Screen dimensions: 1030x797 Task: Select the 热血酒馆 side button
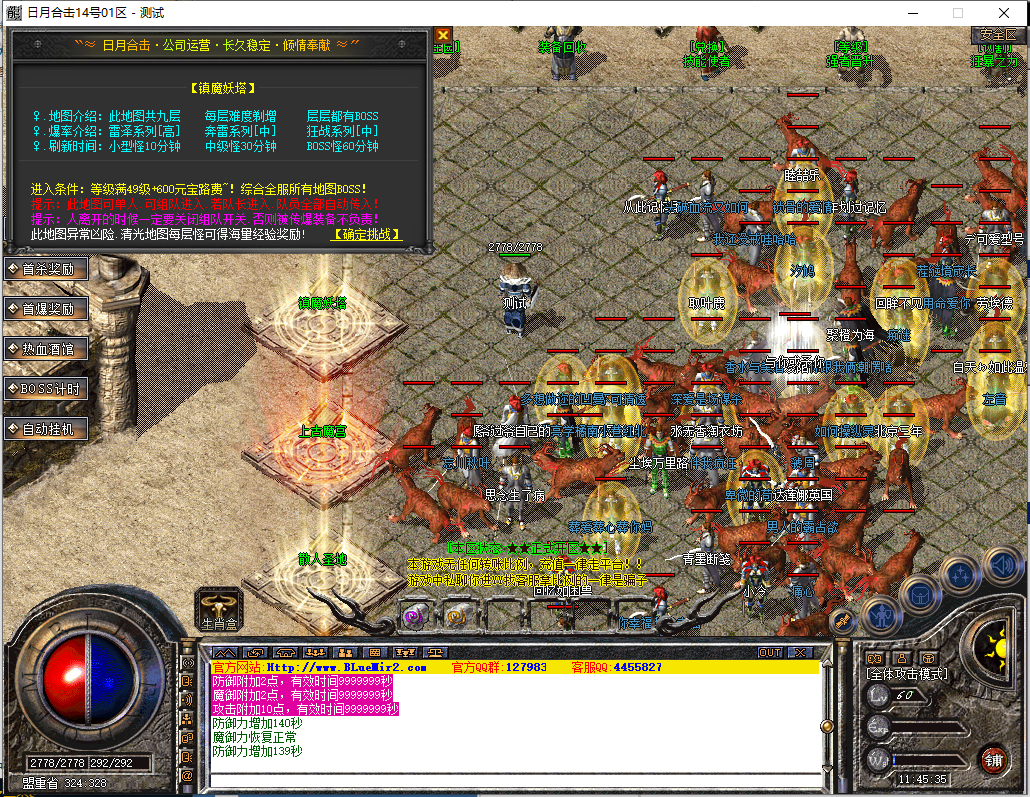(x=46, y=349)
